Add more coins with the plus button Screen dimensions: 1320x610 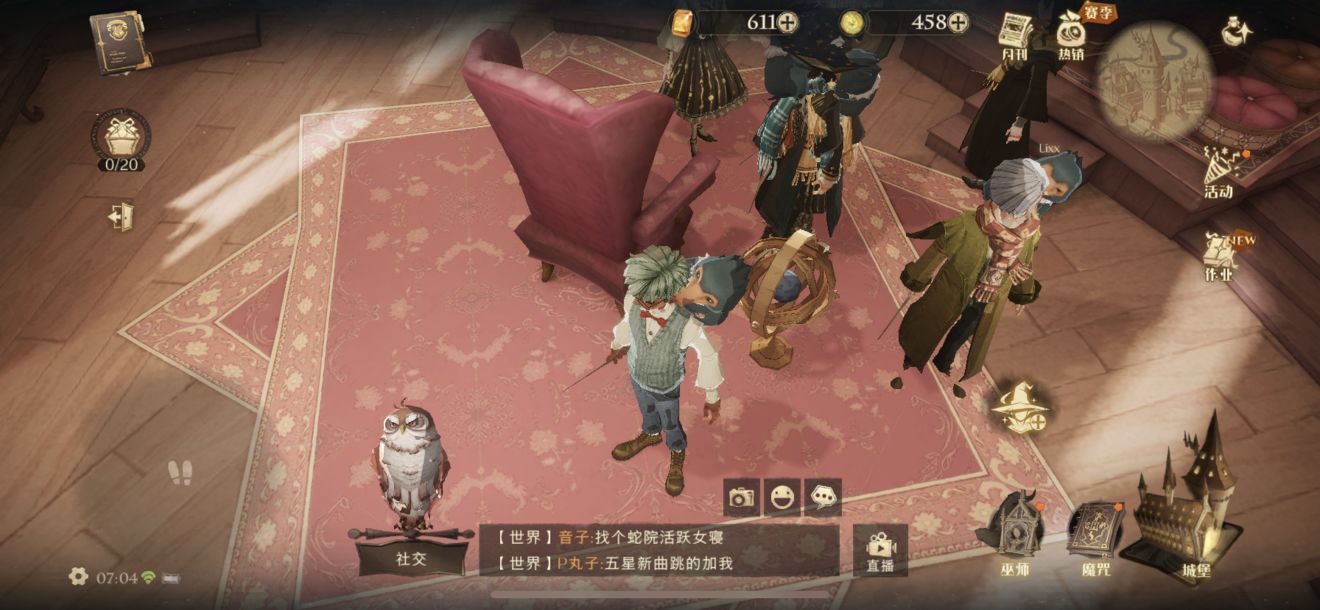(x=958, y=22)
